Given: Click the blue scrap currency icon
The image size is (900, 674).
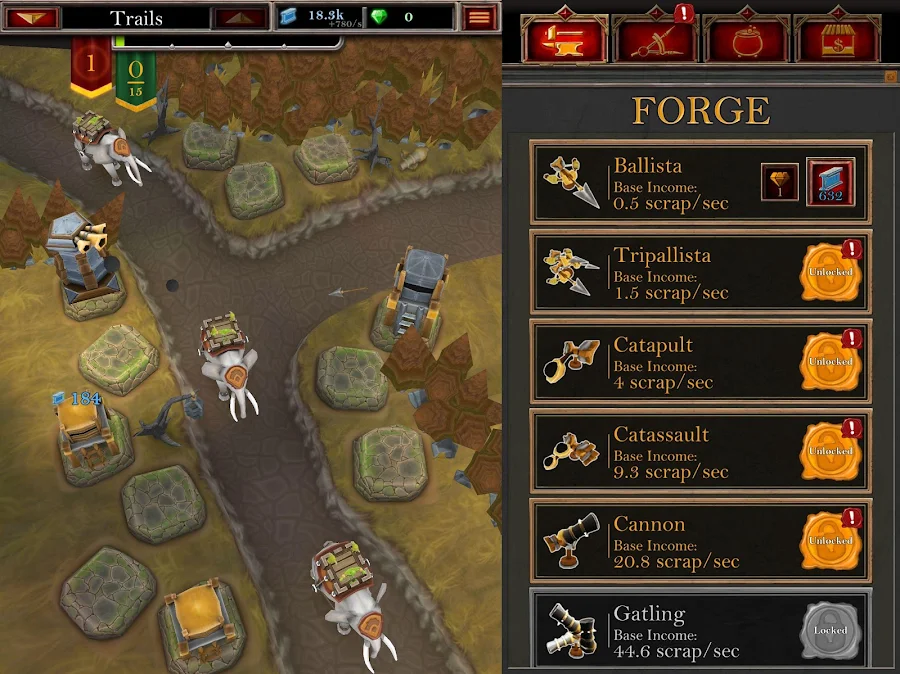Looking at the screenshot, I should 289,16.
